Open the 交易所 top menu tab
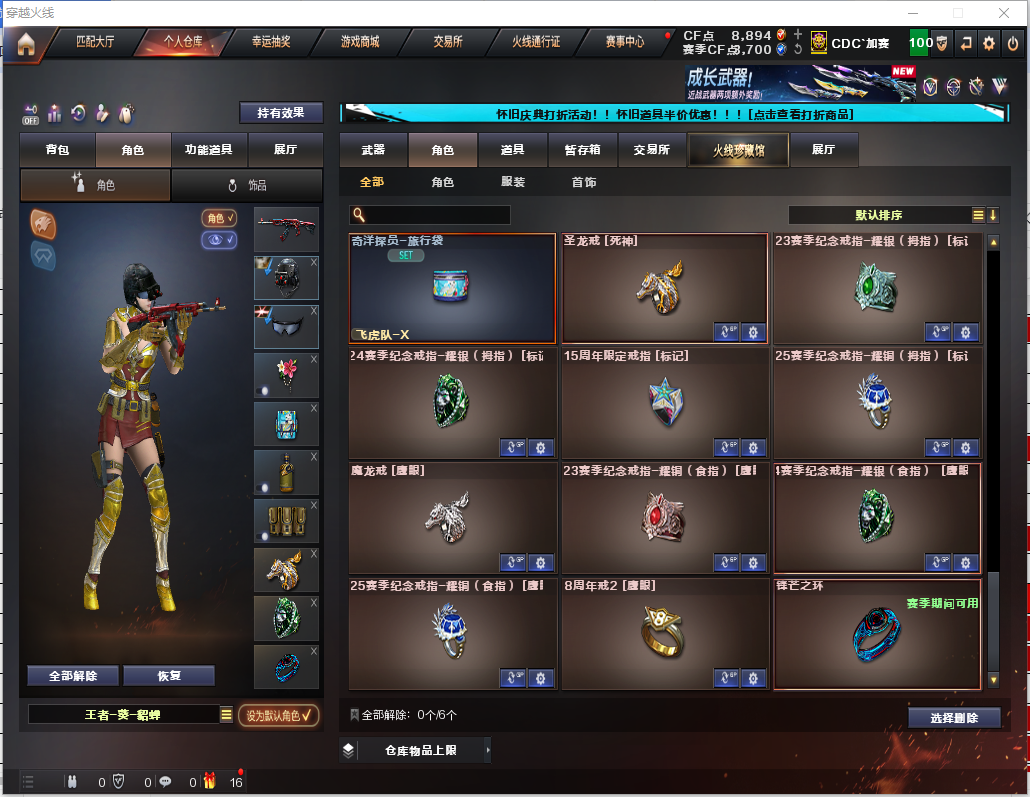Screen dimensions: 1030x797 (447, 42)
